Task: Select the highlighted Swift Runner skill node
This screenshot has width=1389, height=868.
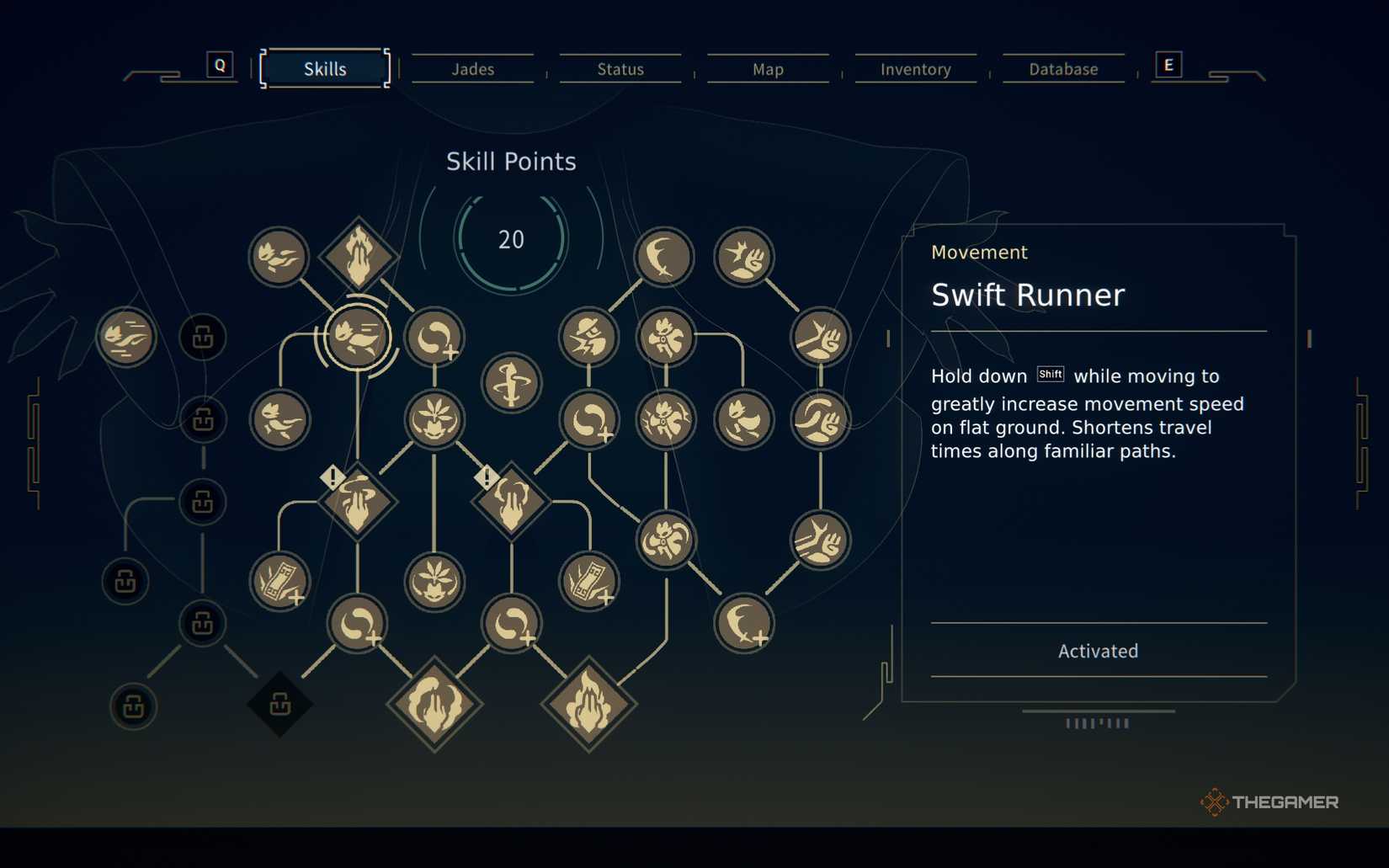Action: pos(357,336)
